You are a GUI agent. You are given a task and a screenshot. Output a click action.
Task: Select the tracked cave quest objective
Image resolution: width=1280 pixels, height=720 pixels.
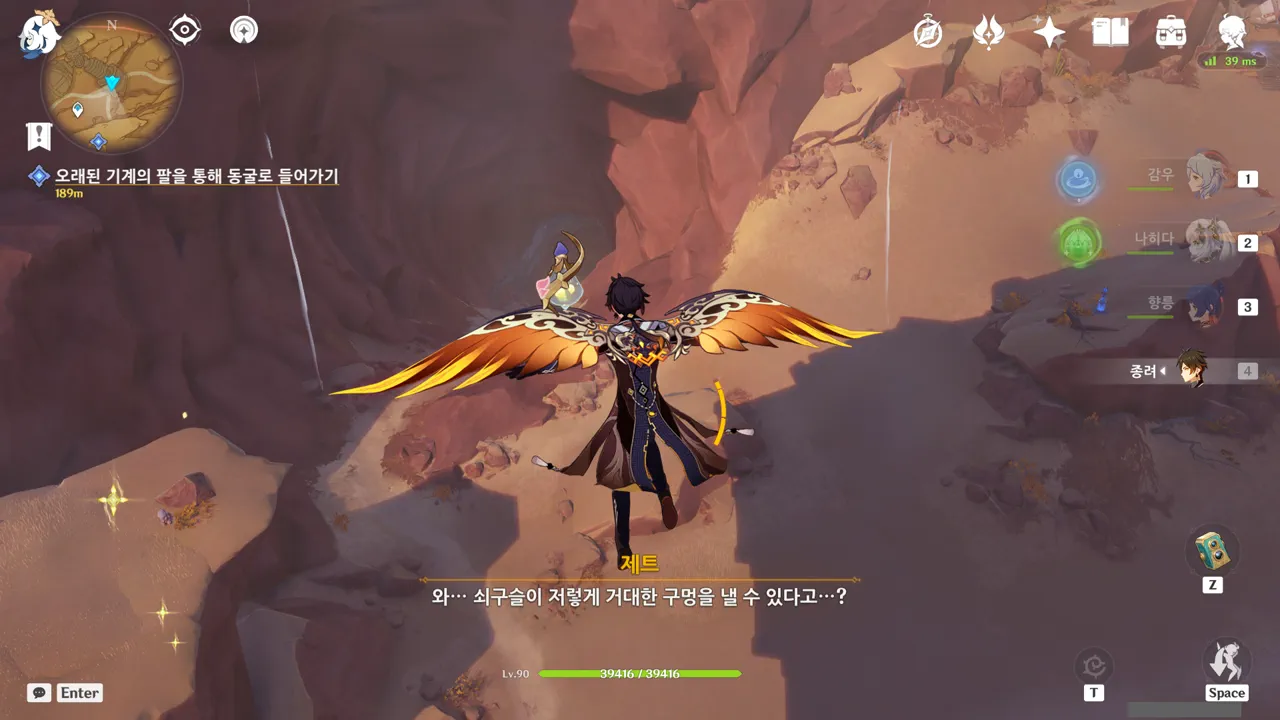pyautogui.click(x=196, y=176)
